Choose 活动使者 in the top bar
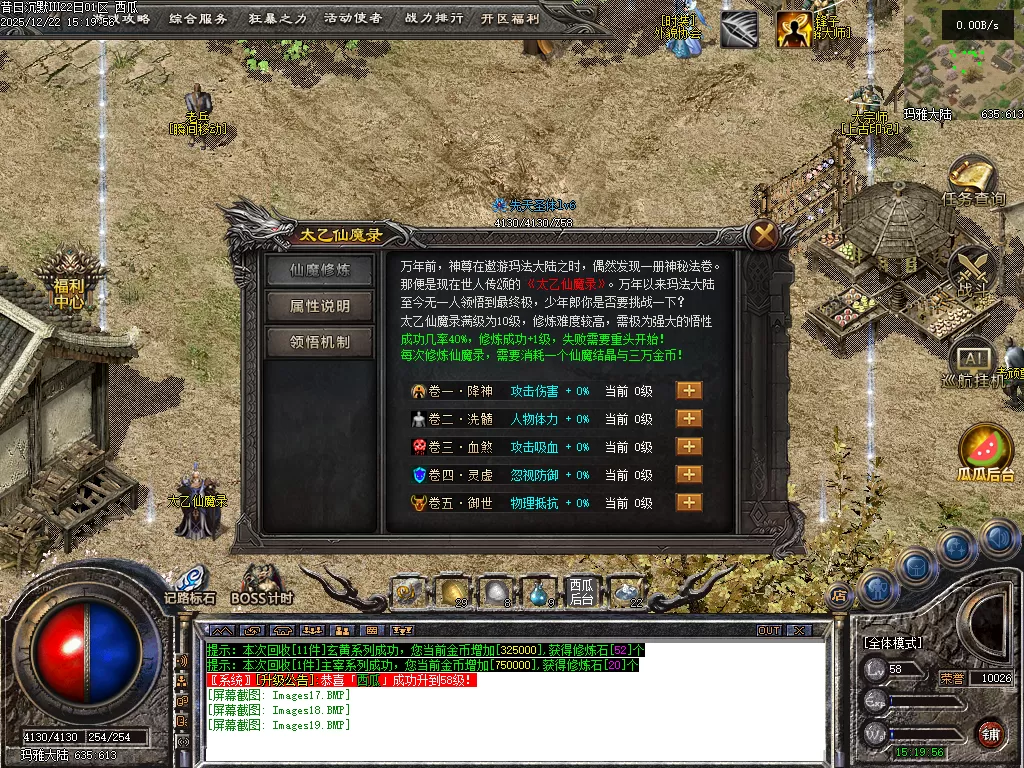The width and height of the screenshot is (1024, 768). (353, 18)
